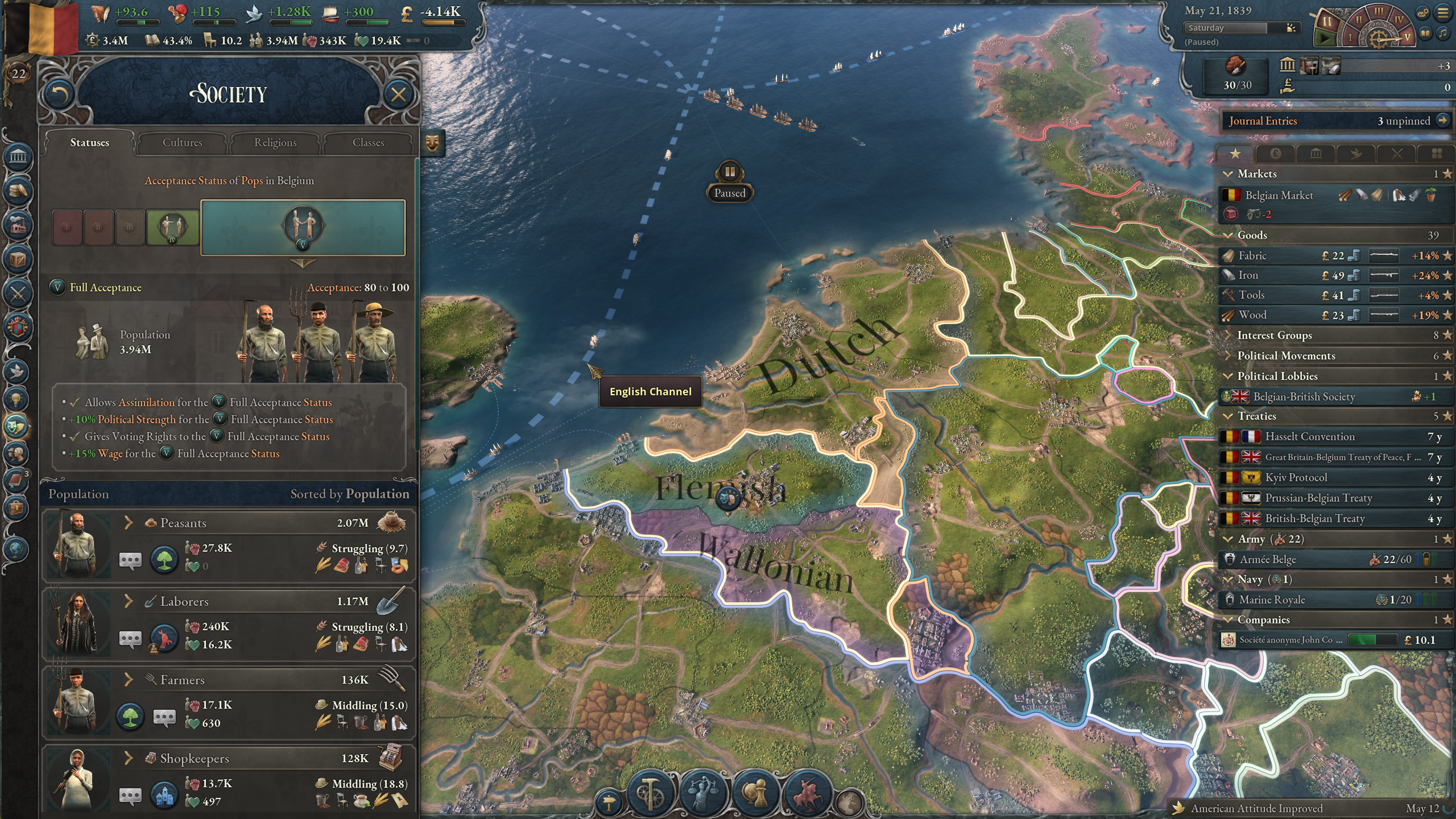
Task: Switch to the Cultures tab
Action: 182,143
